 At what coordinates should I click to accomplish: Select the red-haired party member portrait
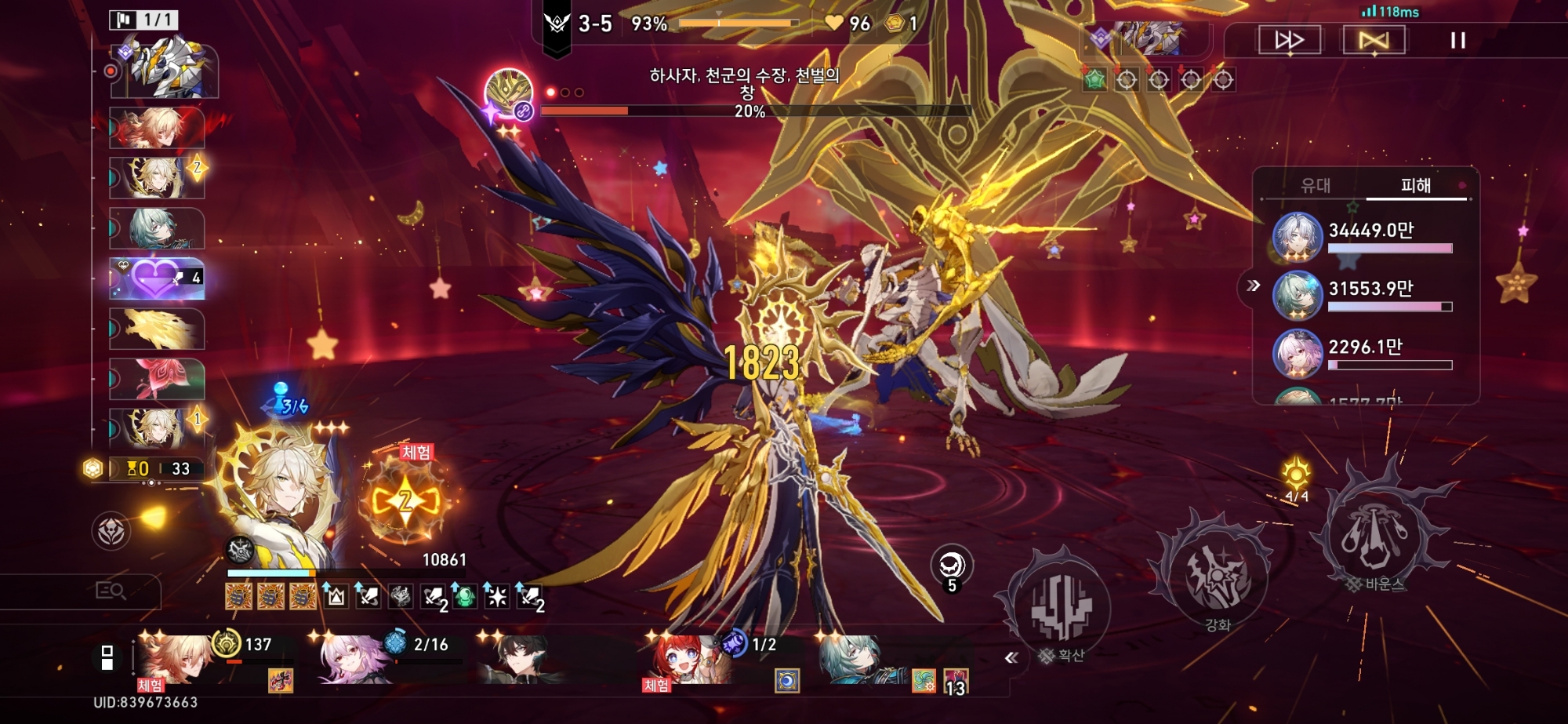click(x=685, y=659)
